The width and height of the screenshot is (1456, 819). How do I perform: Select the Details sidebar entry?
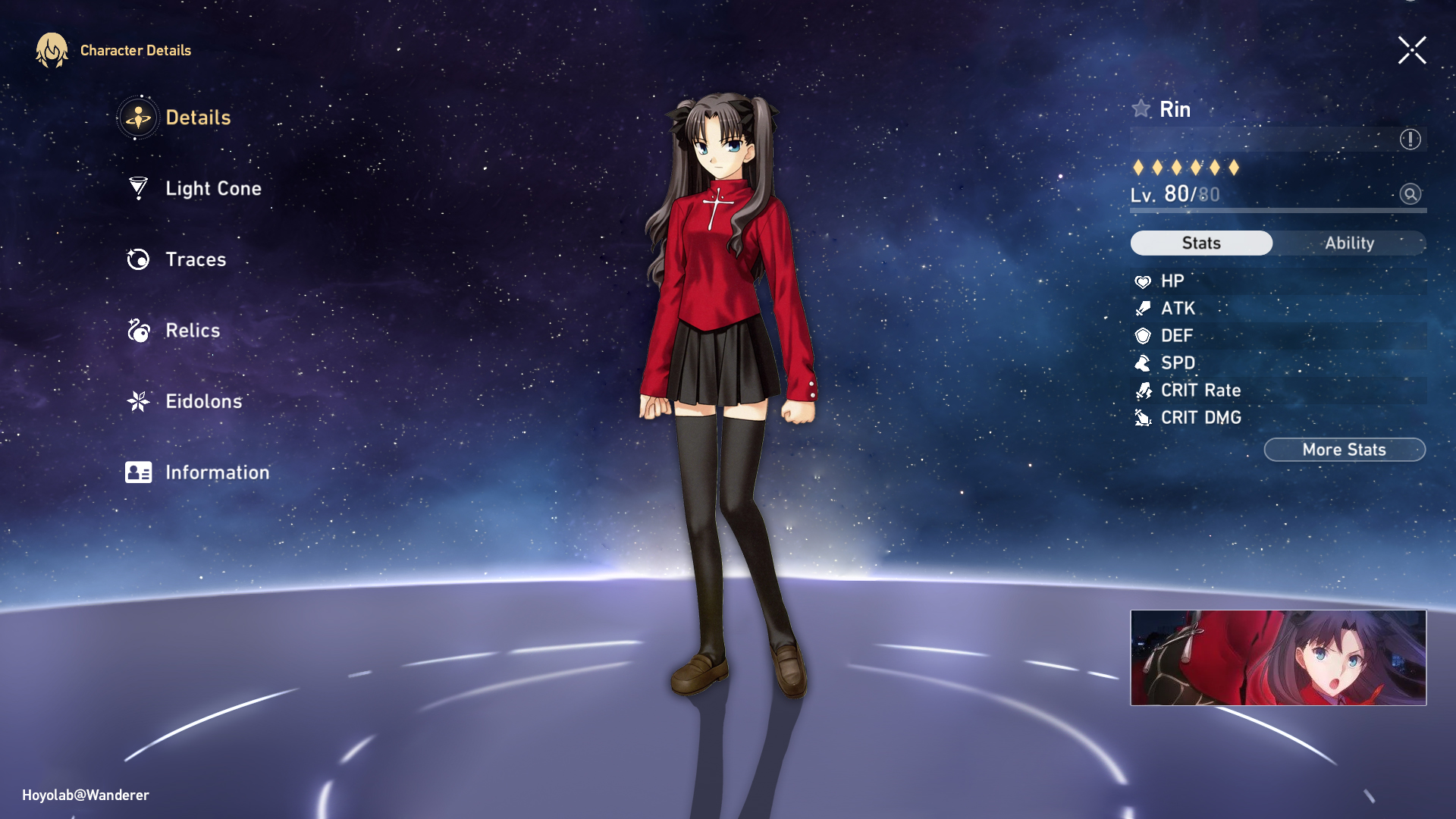(x=199, y=118)
